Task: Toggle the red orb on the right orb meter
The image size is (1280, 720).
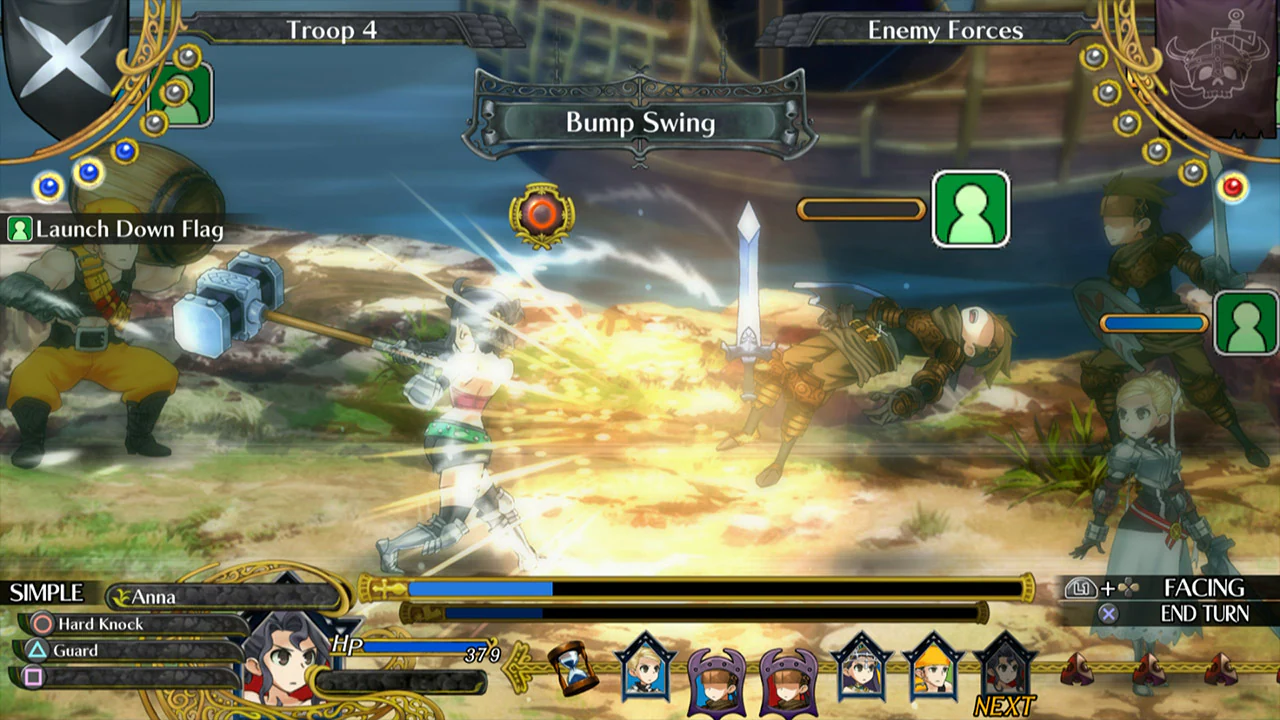Action: (x=1233, y=186)
